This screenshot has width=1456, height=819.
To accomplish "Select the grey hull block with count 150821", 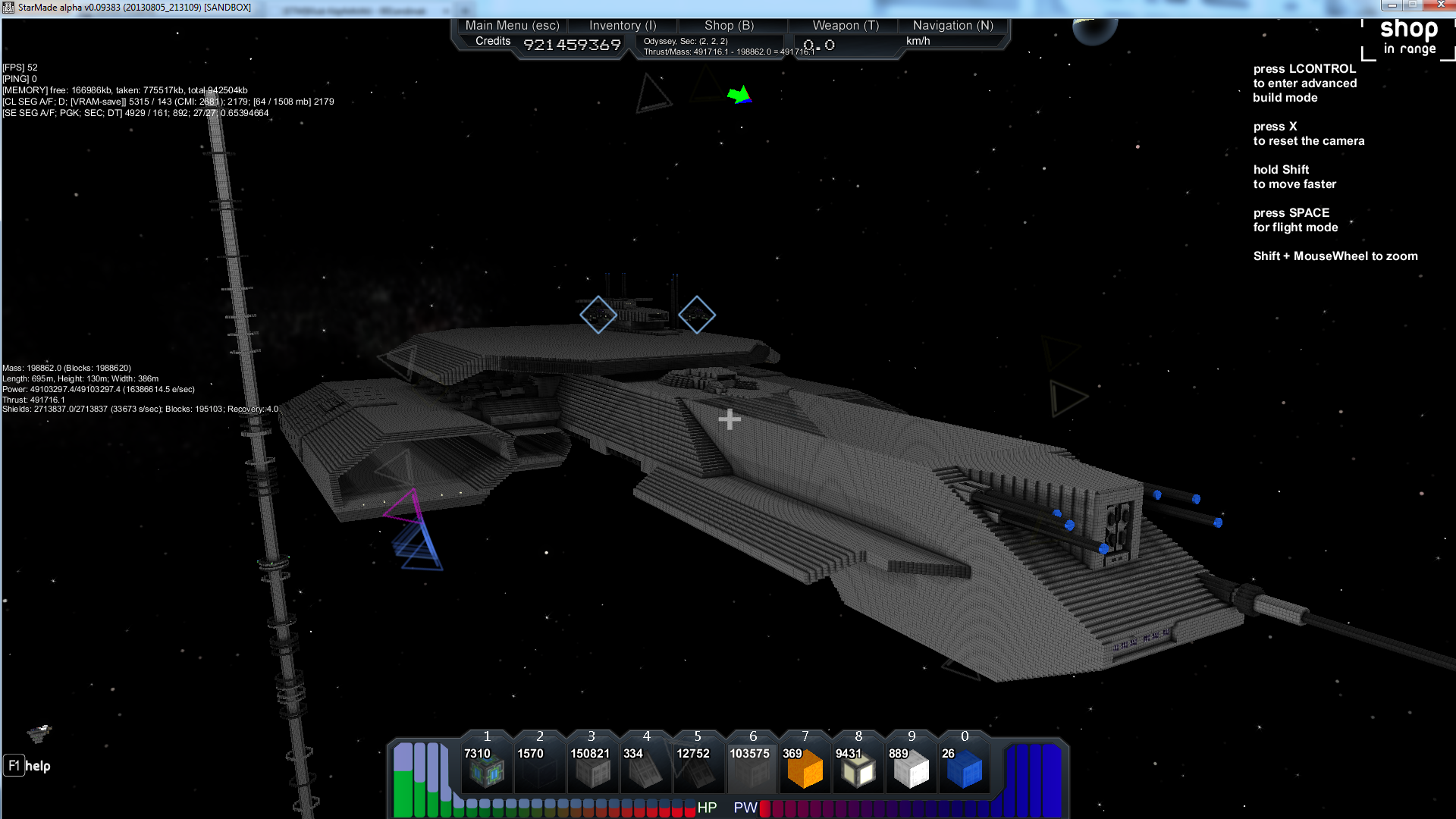I will (x=592, y=770).
